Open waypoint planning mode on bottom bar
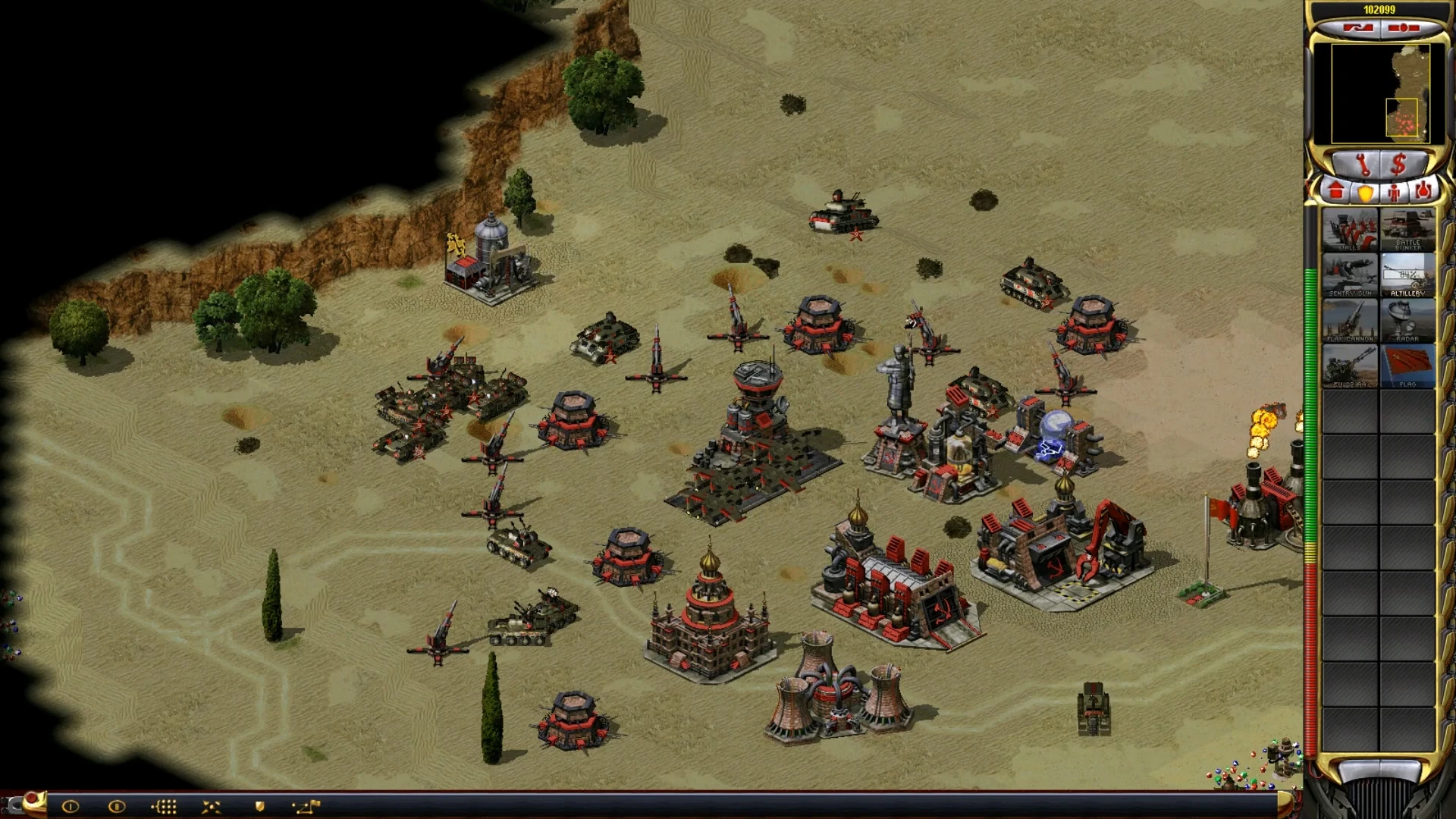 (305, 806)
